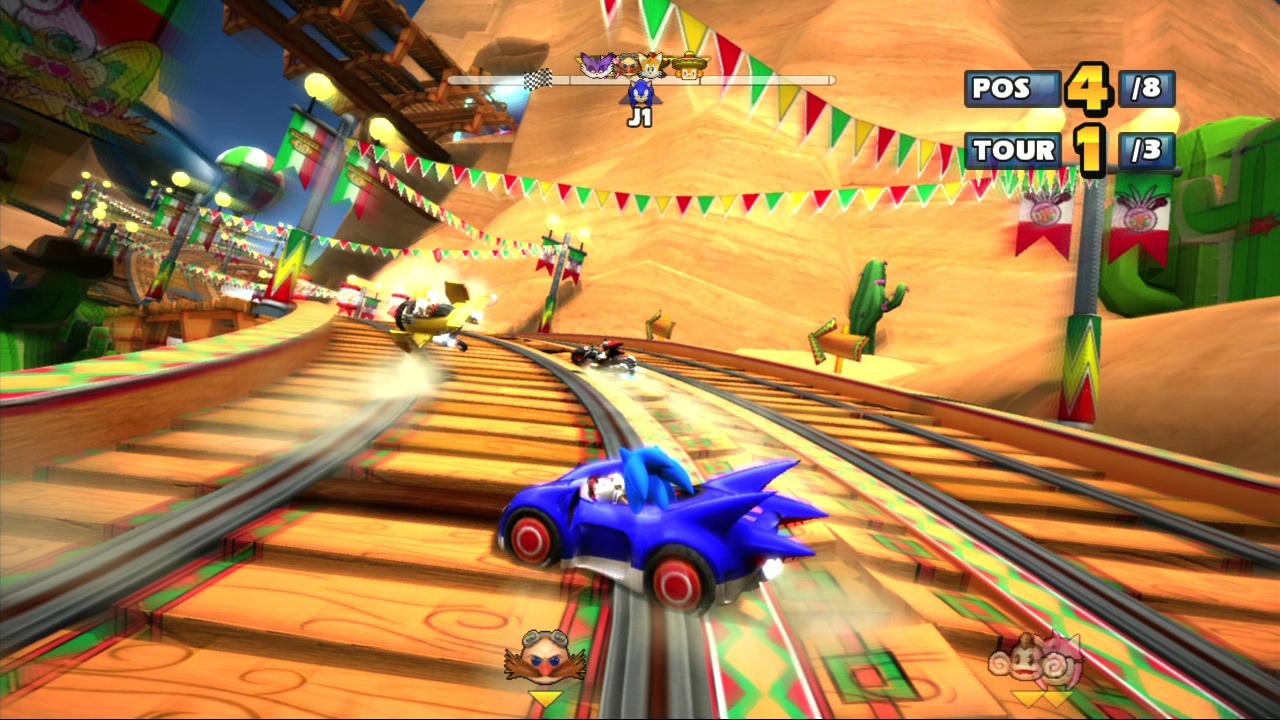Click the checkered flag on the progress bar
Screen dimensions: 1280x720
click(x=538, y=80)
